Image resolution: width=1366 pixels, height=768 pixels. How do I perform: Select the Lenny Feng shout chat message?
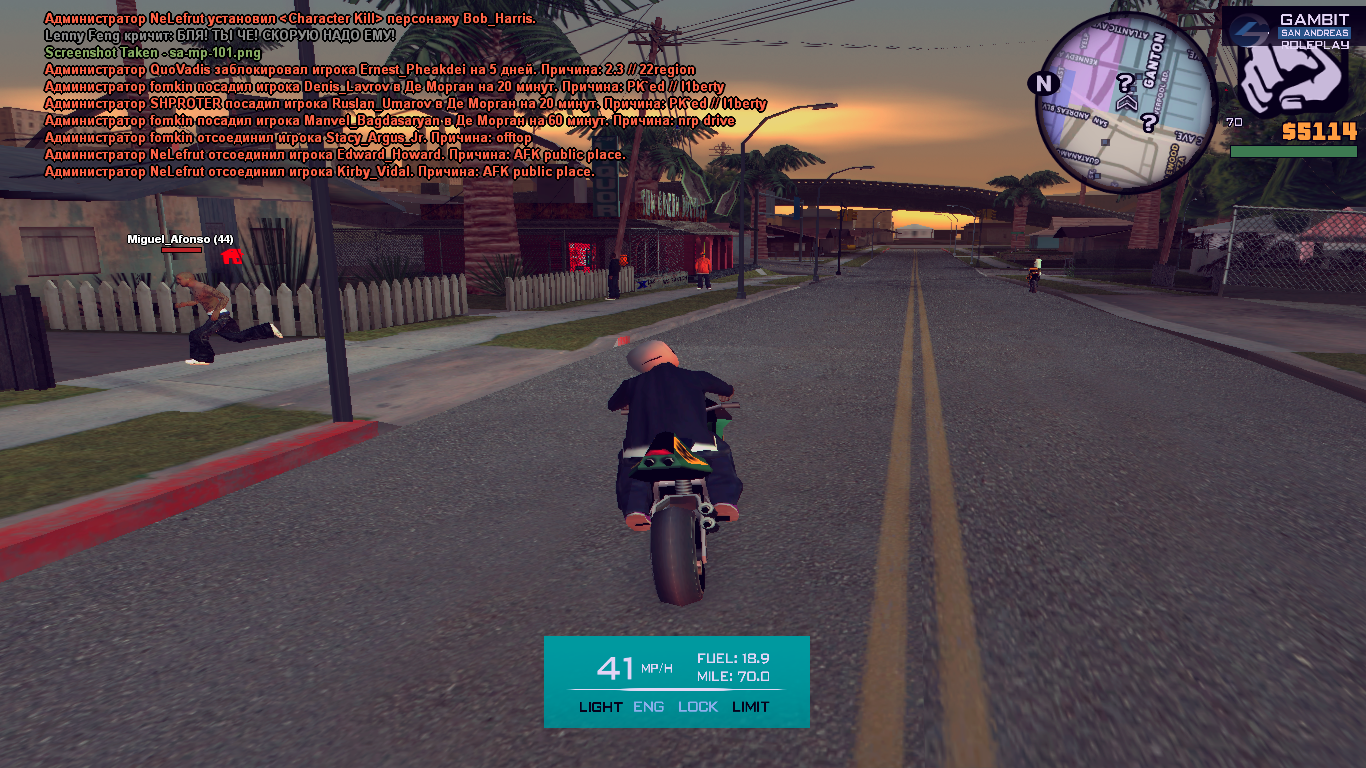click(220, 35)
